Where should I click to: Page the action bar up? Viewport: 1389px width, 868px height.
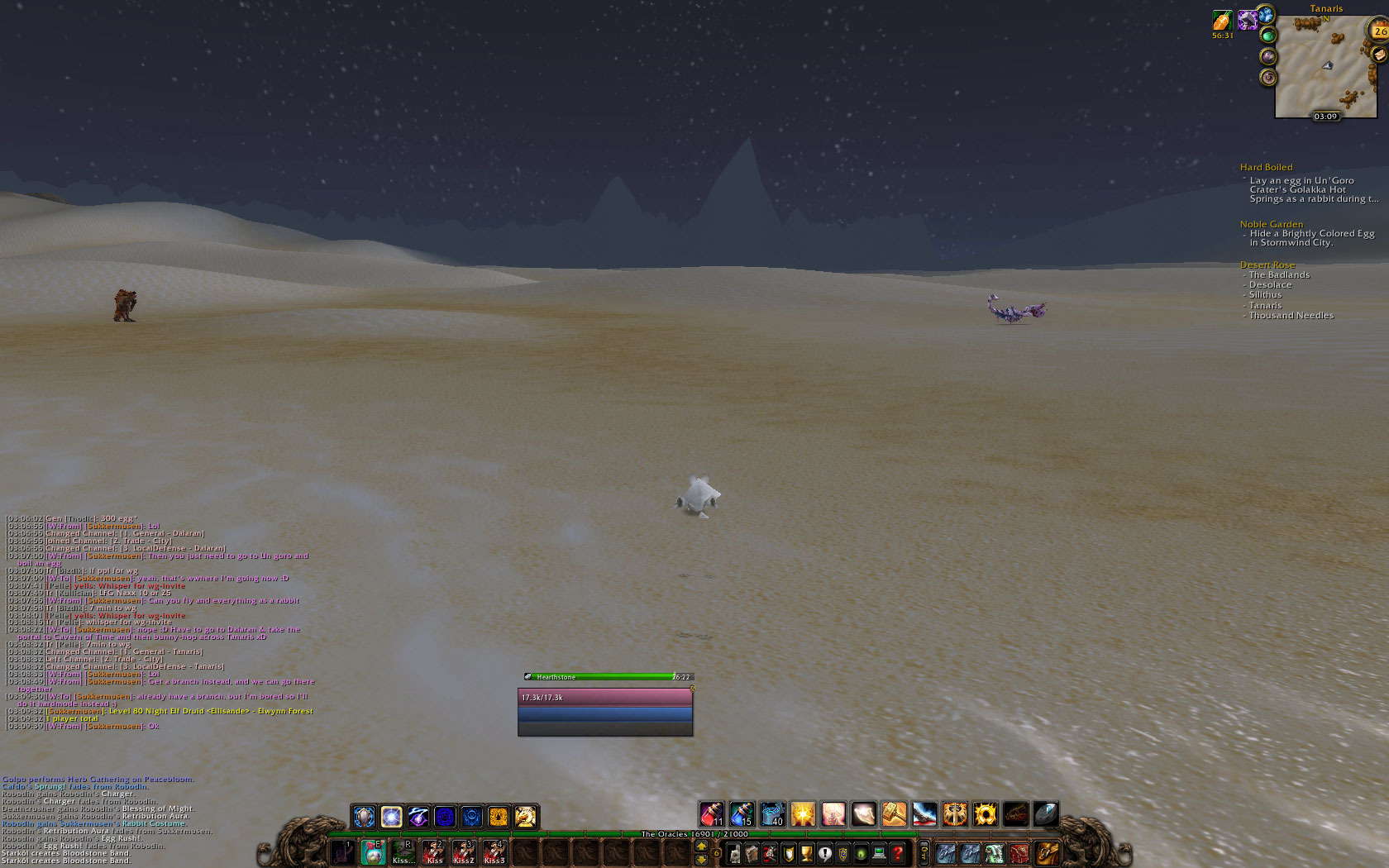pos(701,847)
